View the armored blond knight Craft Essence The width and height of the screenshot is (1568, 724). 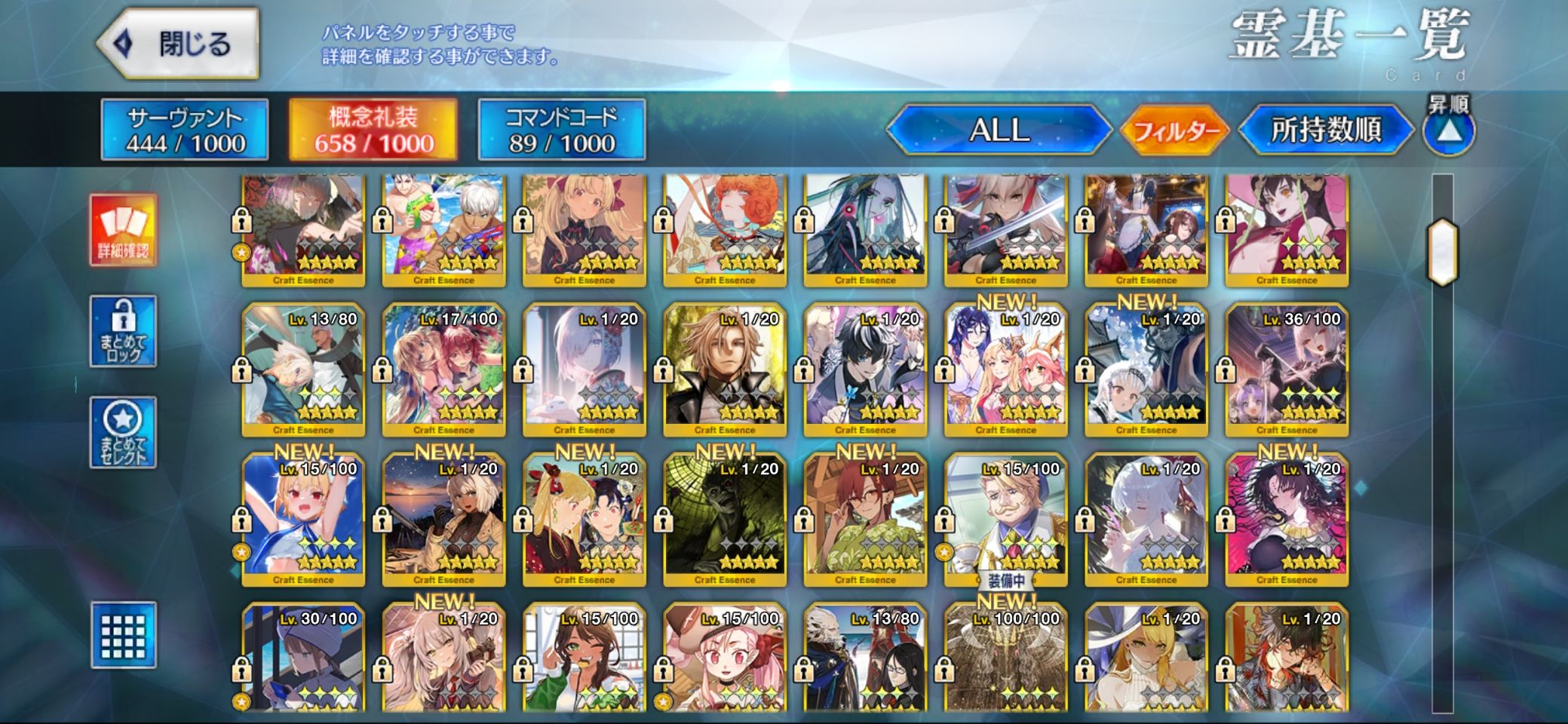point(725,370)
